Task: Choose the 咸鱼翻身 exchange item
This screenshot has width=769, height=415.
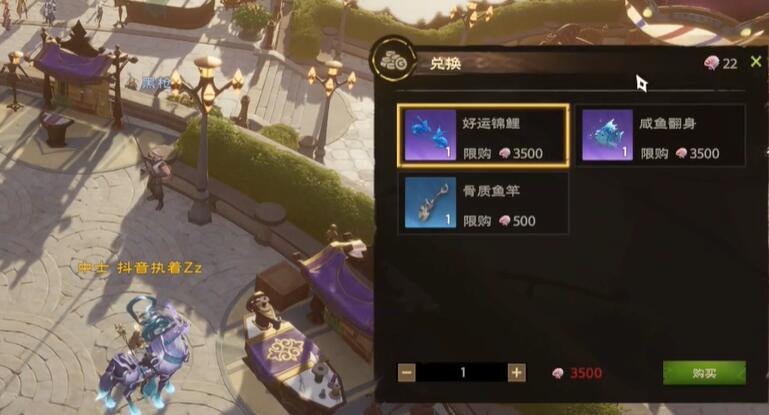Action: [662, 135]
